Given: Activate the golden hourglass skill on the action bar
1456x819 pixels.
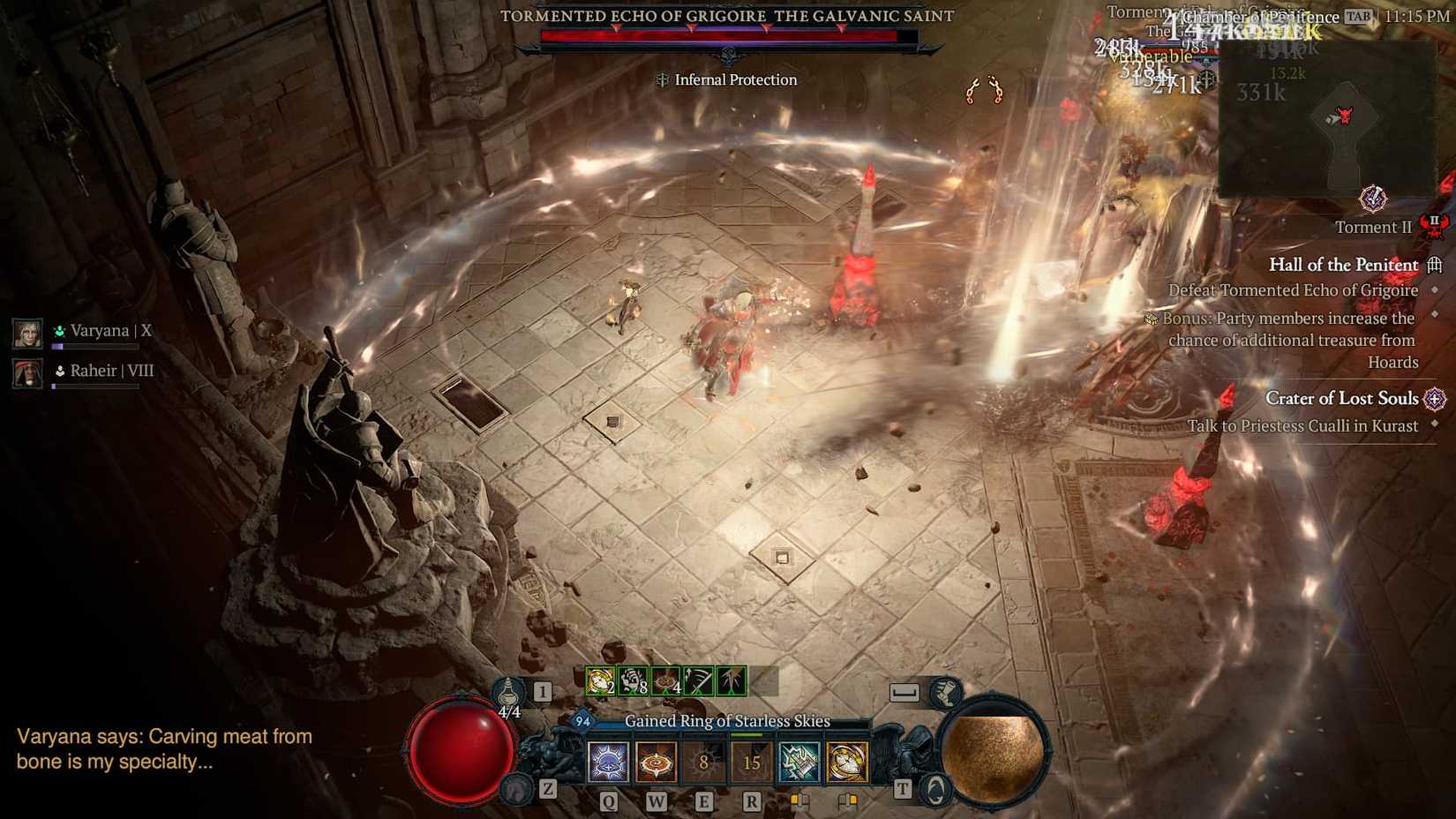Looking at the screenshot, I should click(x=847, y=762).
